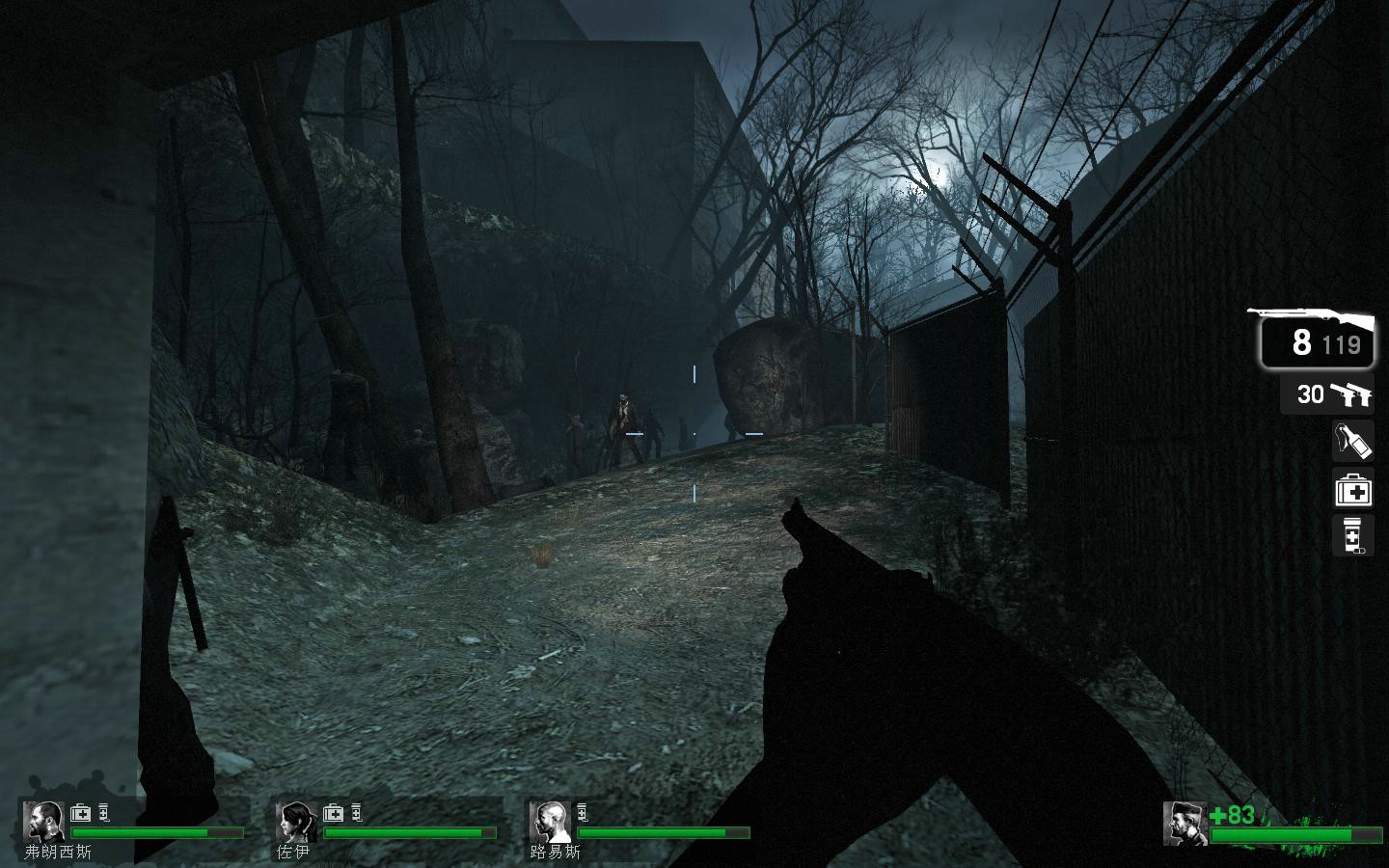
Task: Click teammate 路易斯 portrait
Action: [x=550, y=822]
